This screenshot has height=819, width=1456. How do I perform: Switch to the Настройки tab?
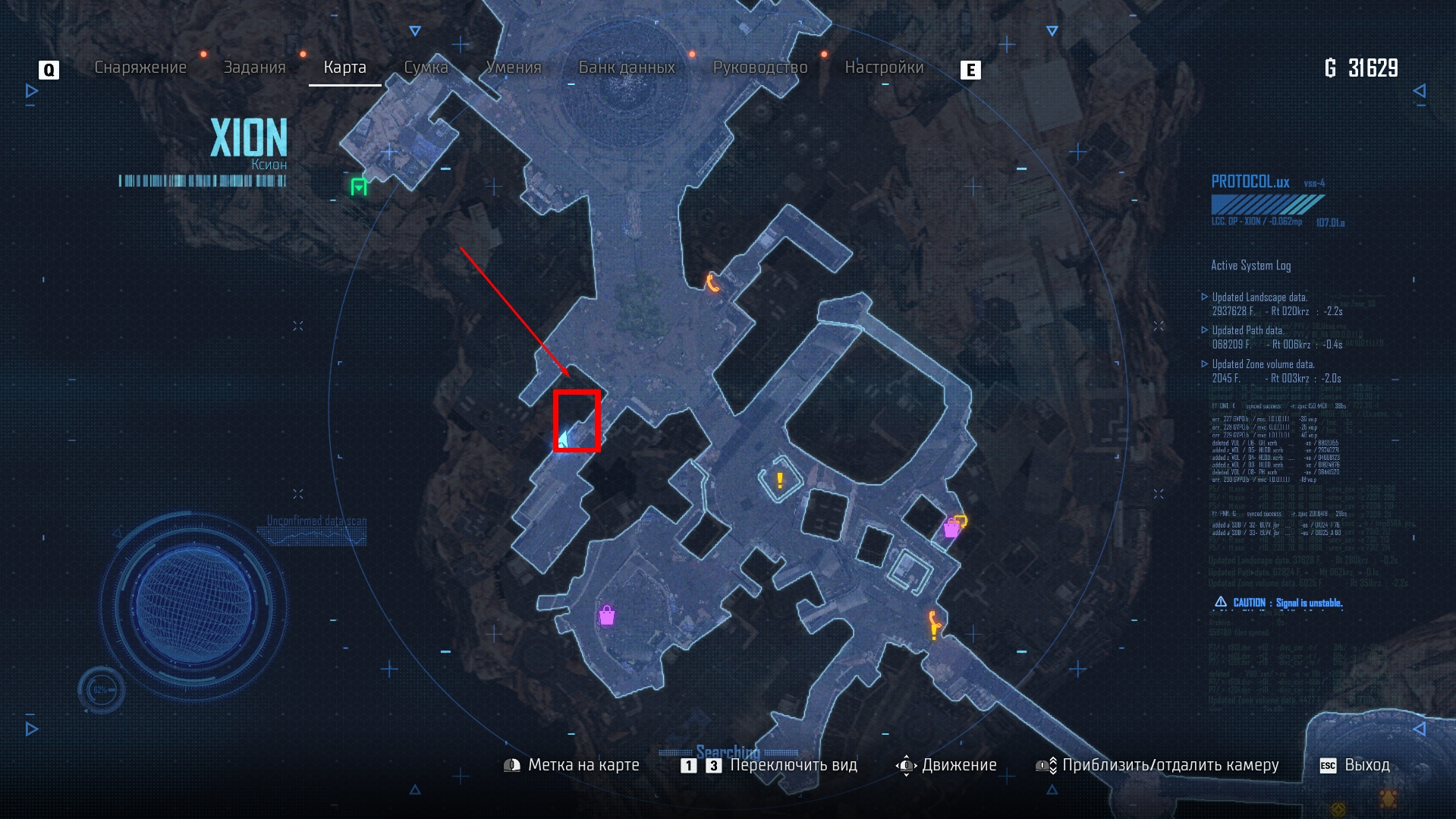pyautogui.click(x=884, y=68)
